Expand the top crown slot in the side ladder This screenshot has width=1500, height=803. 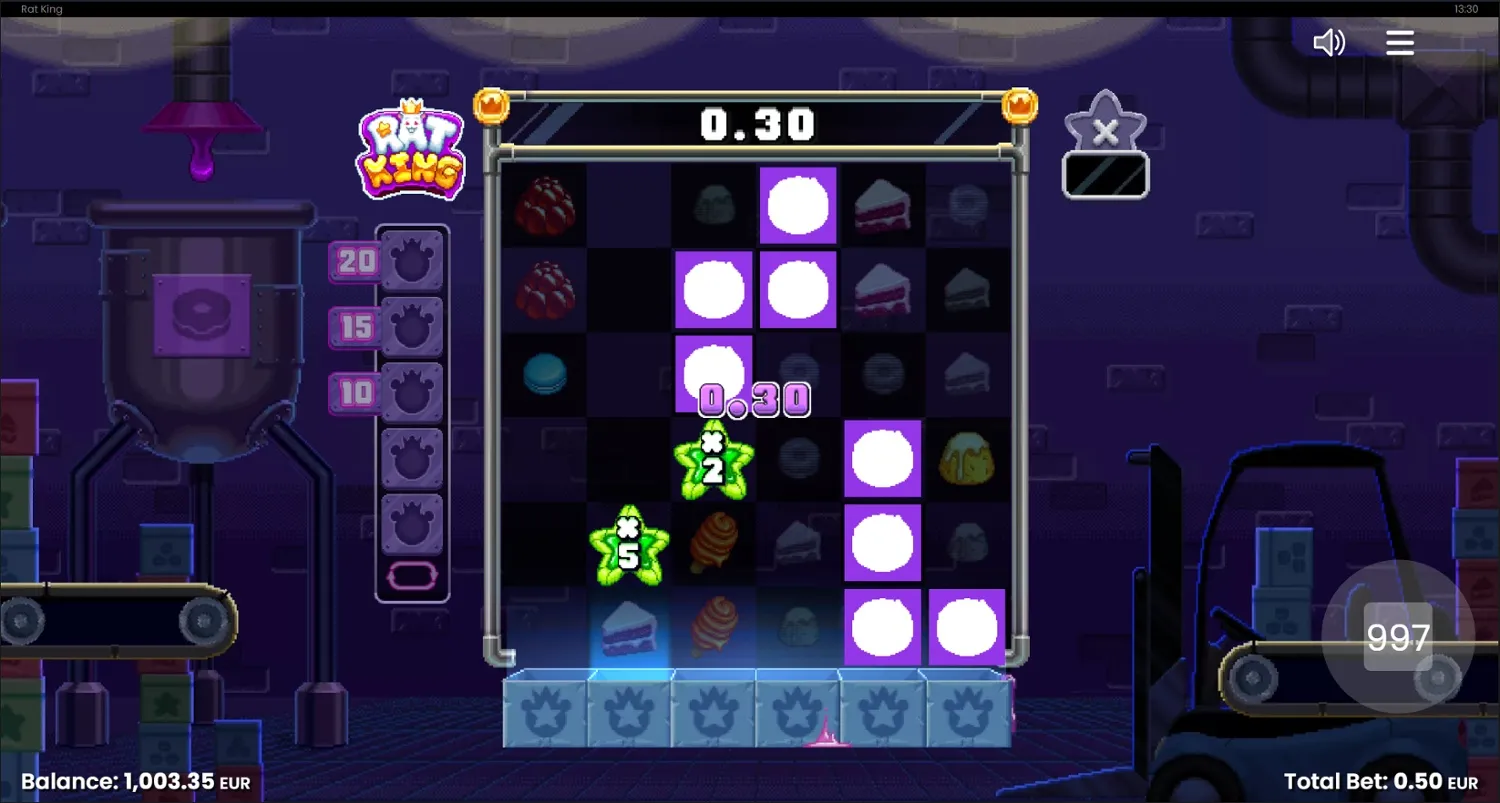411,260
